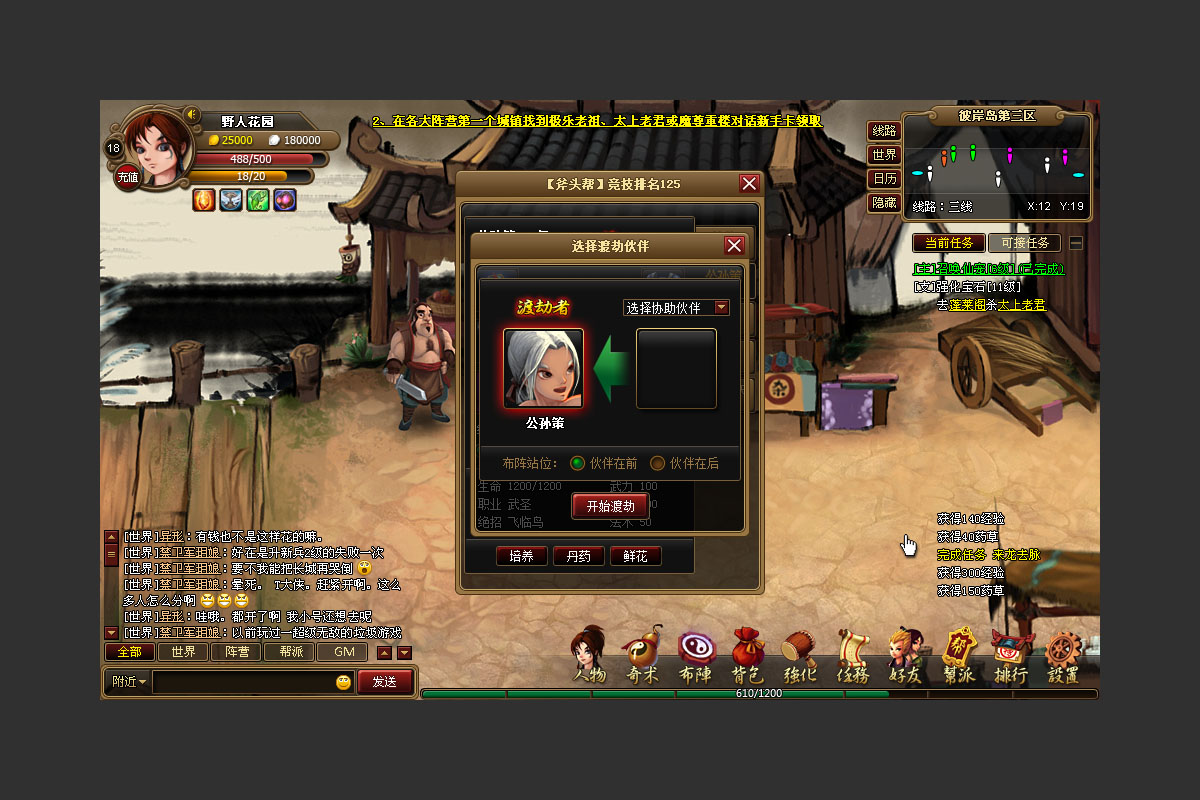Open the 设置 settings gear
Viewport: 1200px width, 800px height.
1063,659
